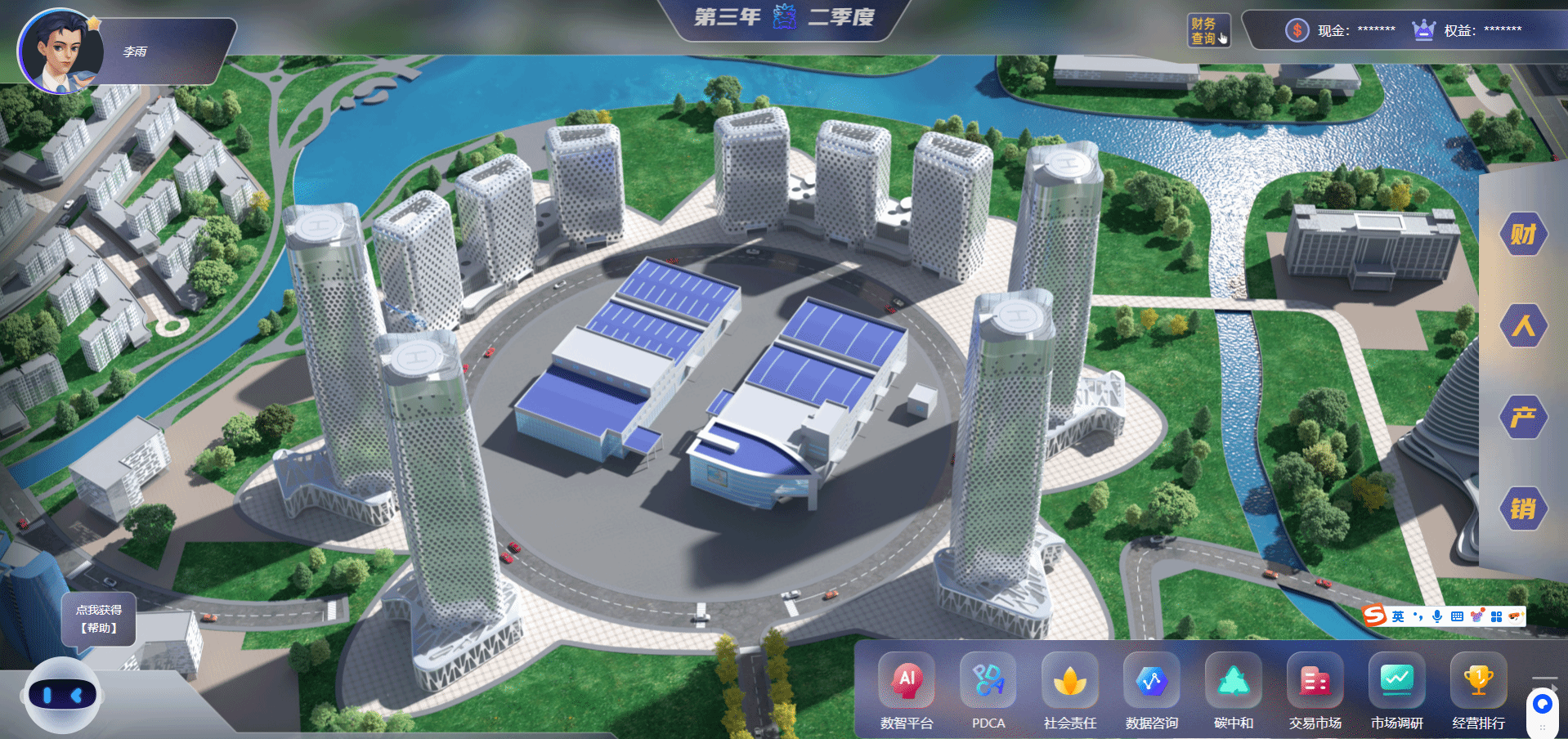Click the 点我获得【帮助】 speech bubble

point(99,620)
